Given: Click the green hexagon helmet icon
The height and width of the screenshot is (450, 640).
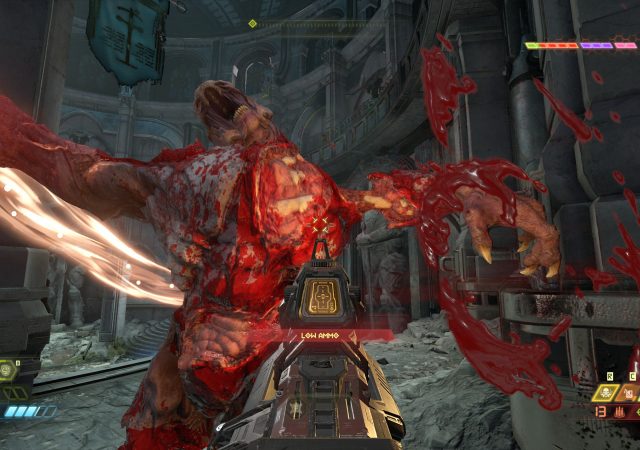Looking at the screenshot, I should [x=8, y=369].
